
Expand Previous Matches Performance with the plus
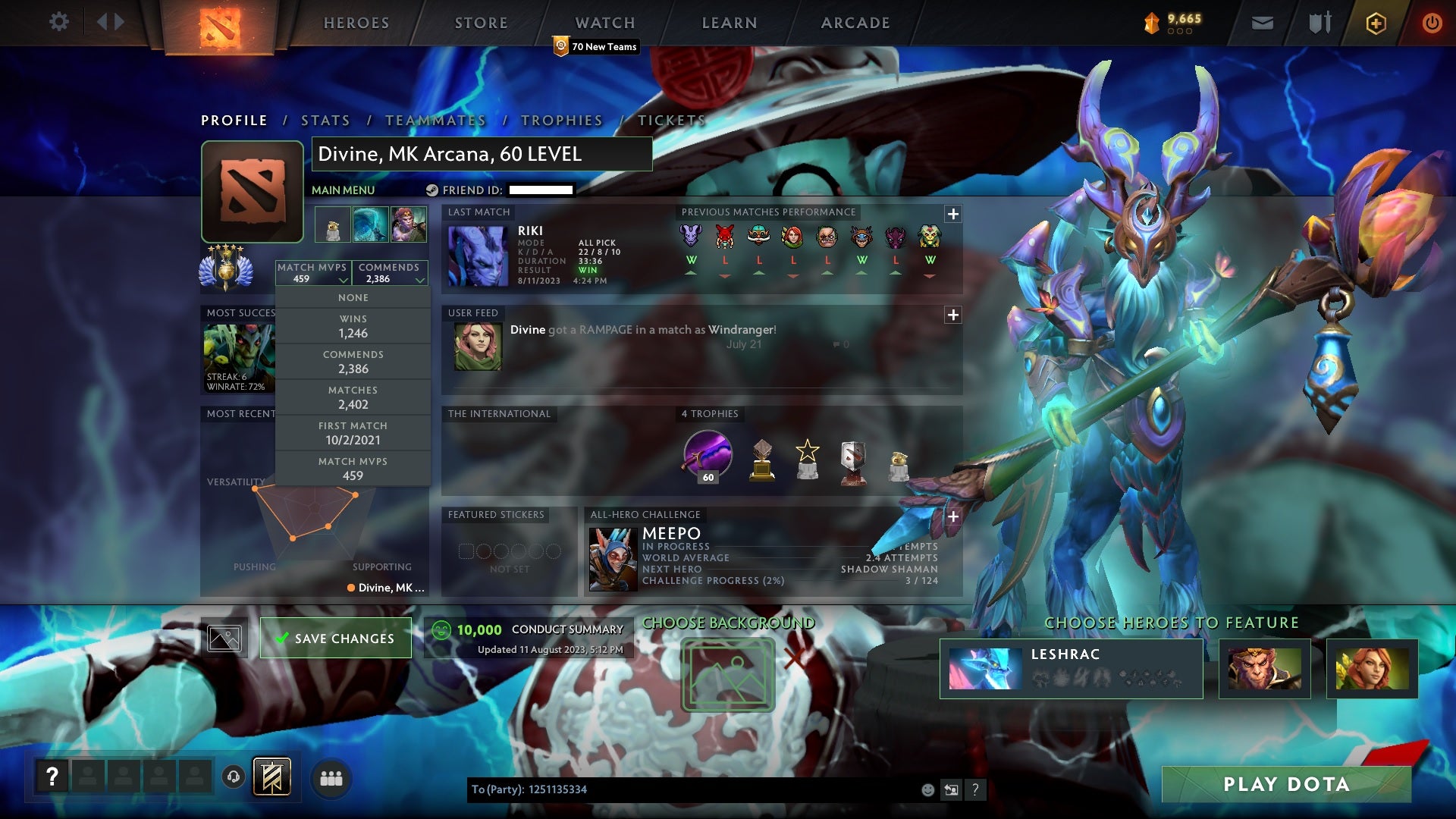click(x=952, y=215)
